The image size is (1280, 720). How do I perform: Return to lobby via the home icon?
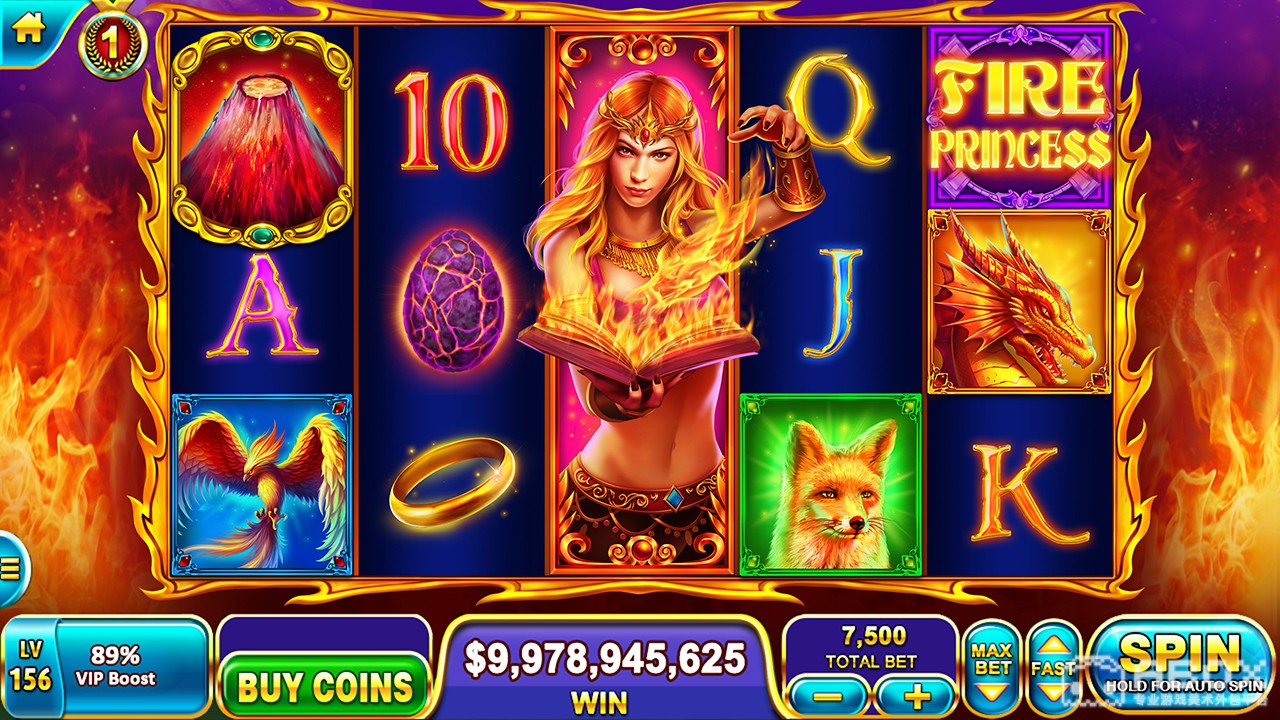click(27, 29)
